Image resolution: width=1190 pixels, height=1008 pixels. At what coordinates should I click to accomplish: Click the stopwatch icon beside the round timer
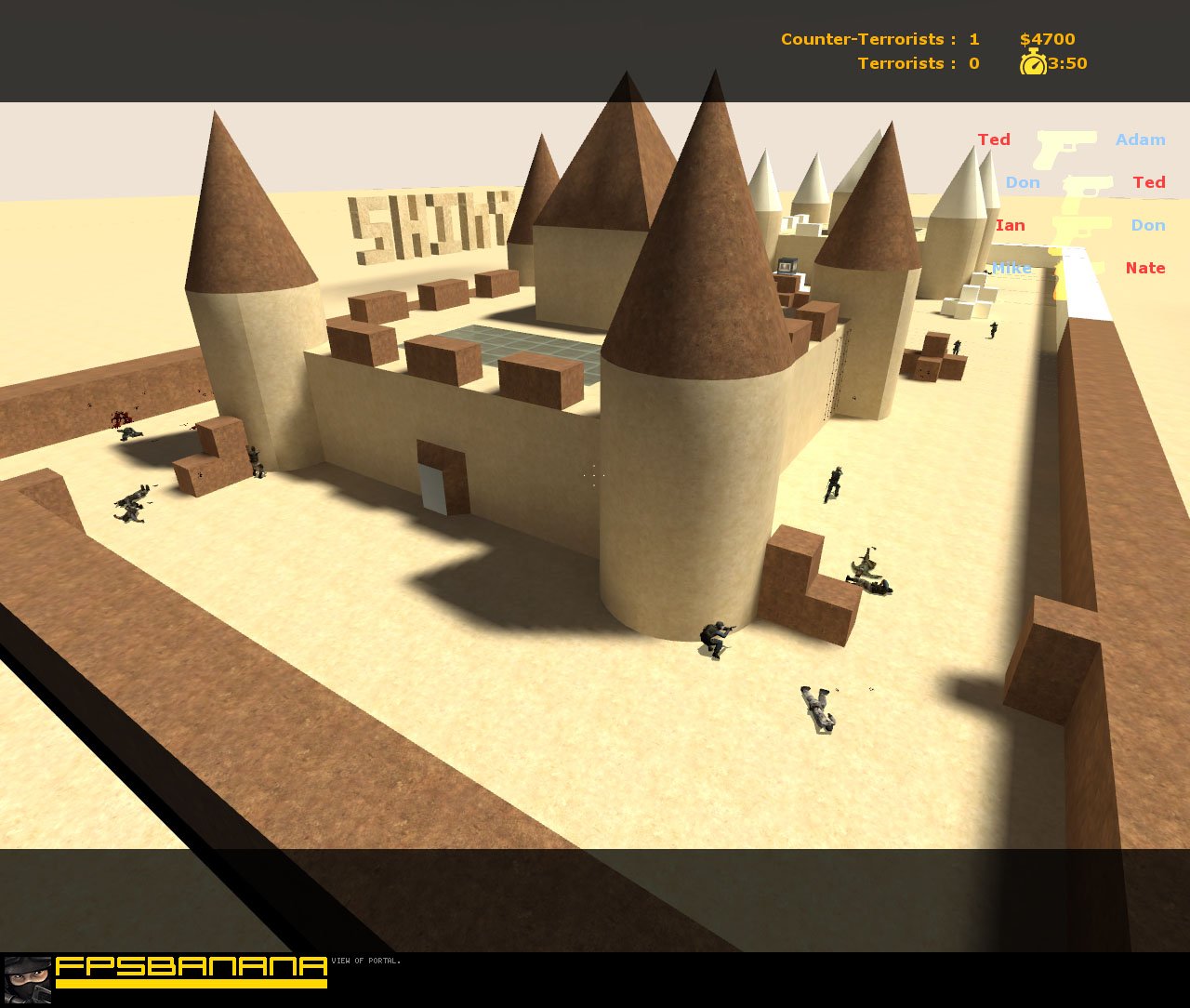1032,63
